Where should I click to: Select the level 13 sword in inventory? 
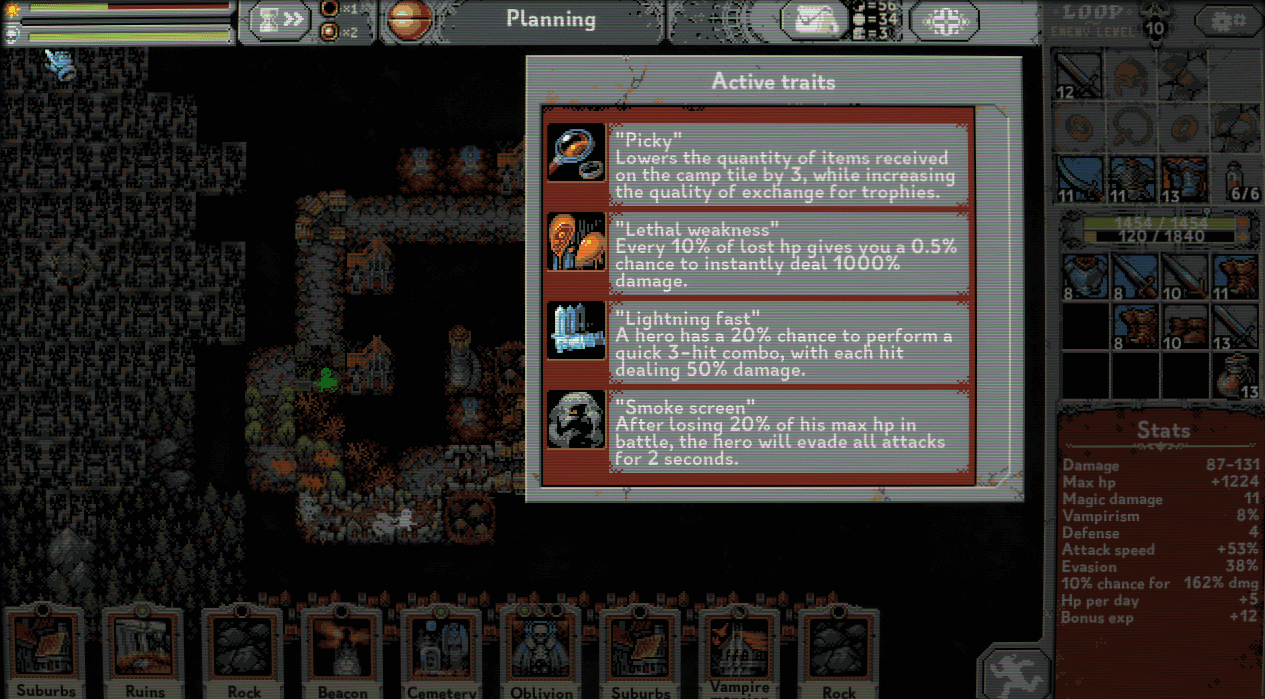tap(1236, 327)
